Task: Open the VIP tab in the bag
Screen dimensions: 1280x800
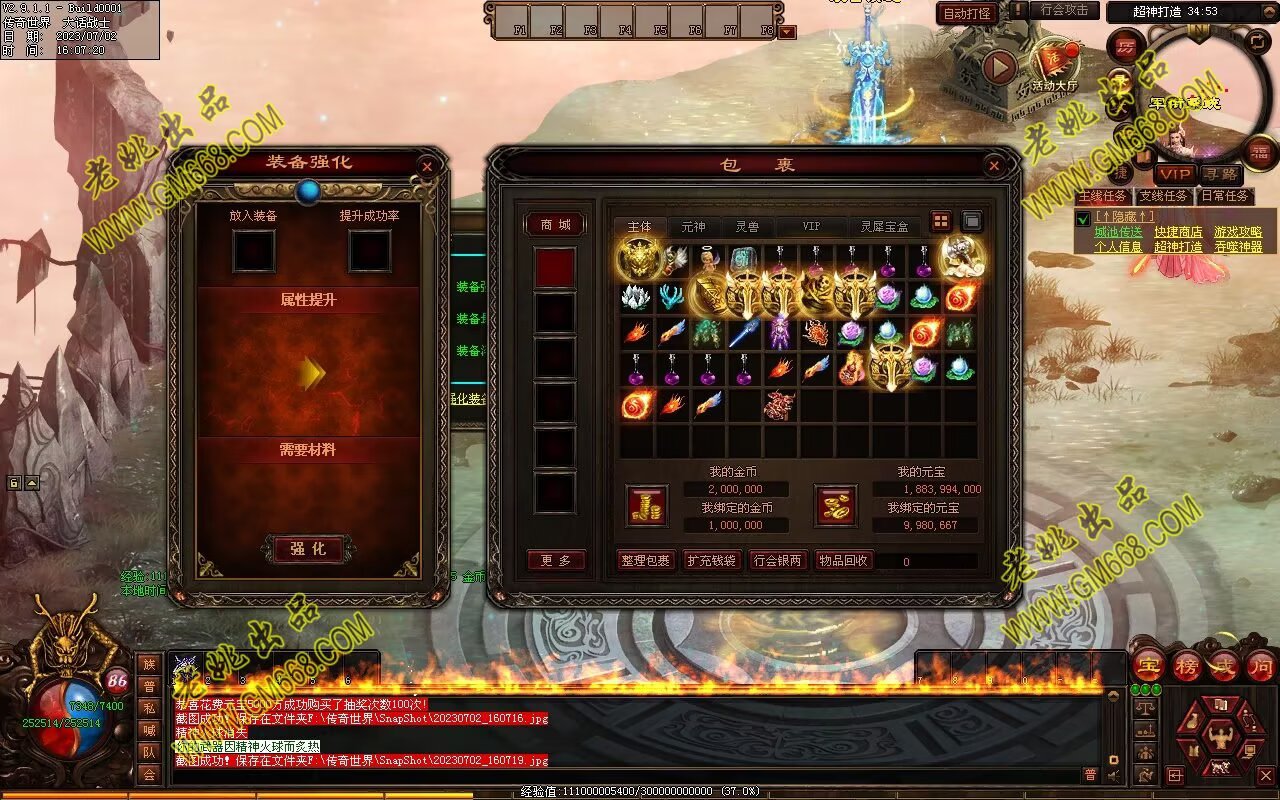Action: [811, 227]
